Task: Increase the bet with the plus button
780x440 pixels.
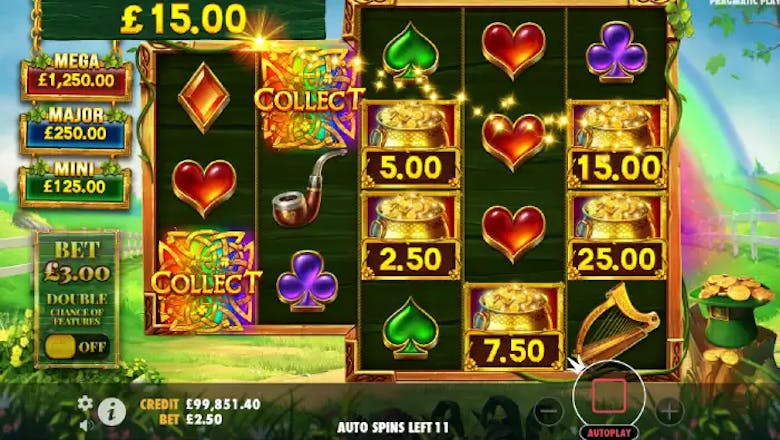Action: [x=669, y=411]
